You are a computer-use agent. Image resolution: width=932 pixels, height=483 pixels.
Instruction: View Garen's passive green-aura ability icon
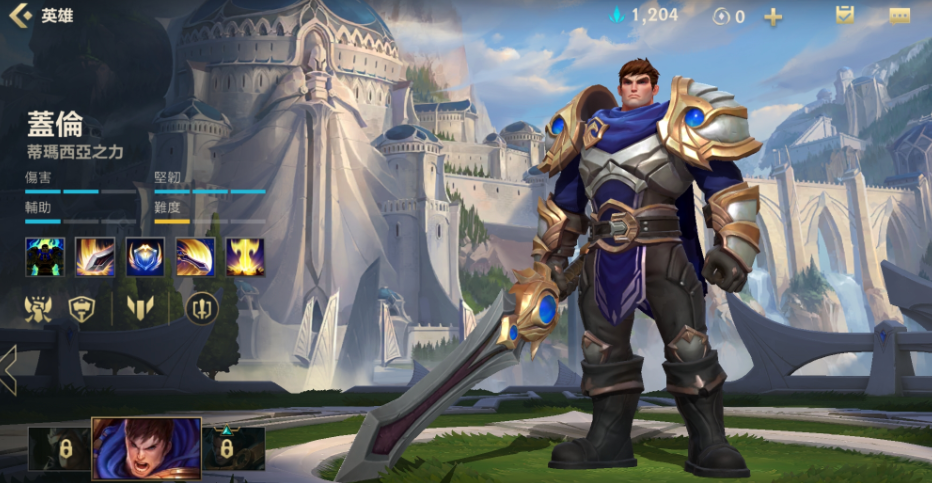pos(45,257)
